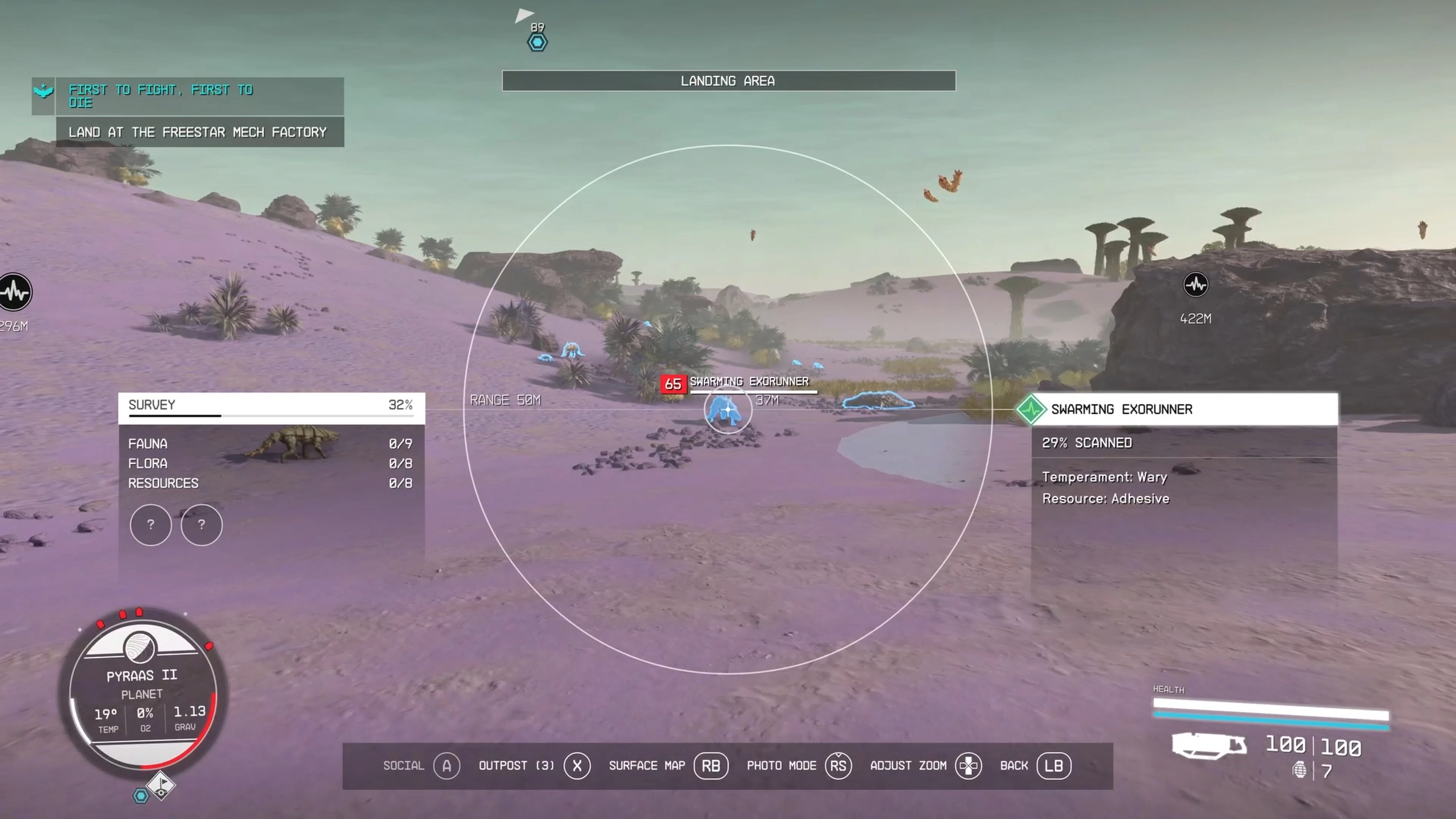Click the first unknown trait question mark
This screenshot has width=1456, height=819.
click(151, 525)
